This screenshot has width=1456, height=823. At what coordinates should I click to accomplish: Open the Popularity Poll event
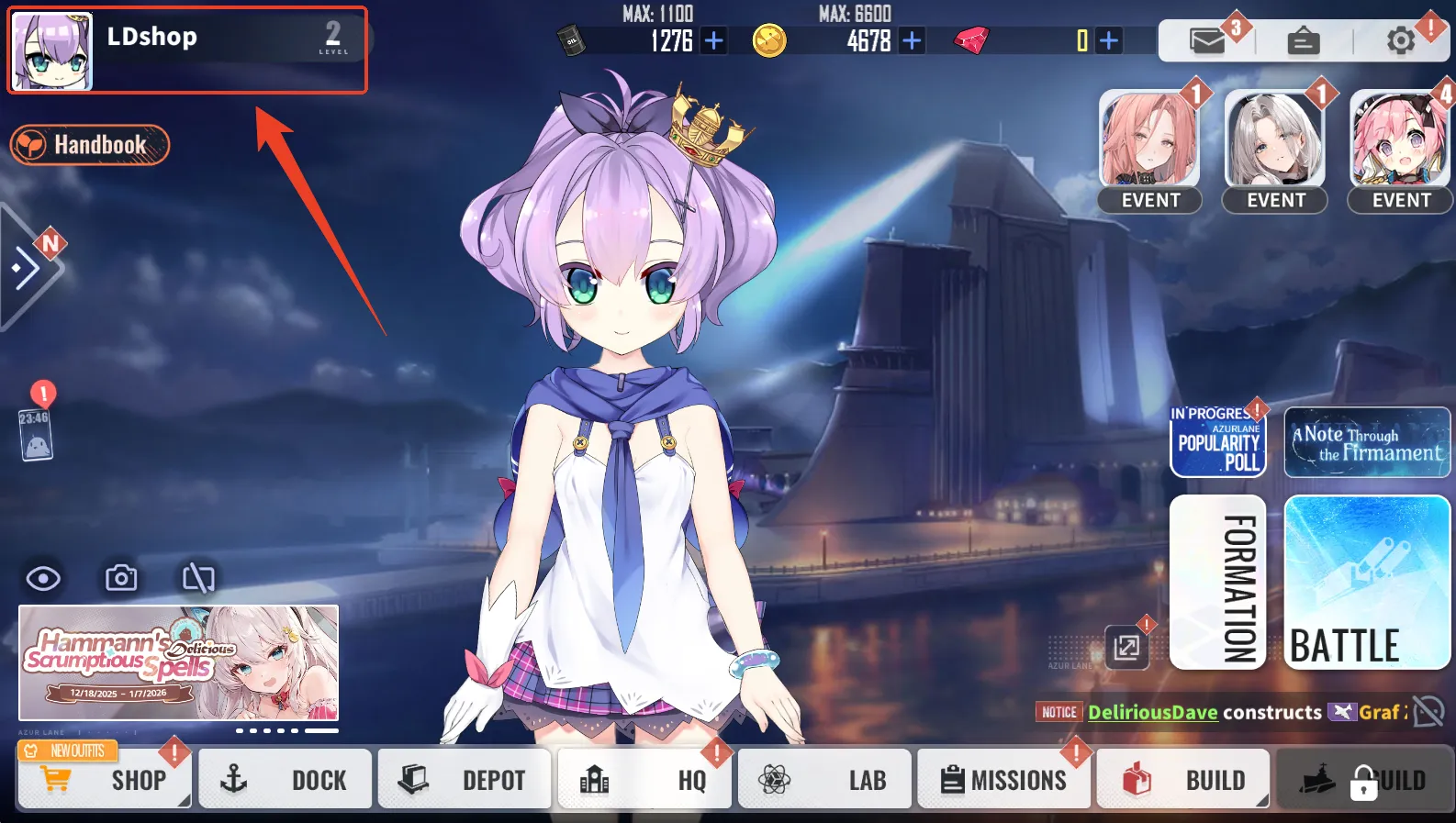pos(1218,442)
